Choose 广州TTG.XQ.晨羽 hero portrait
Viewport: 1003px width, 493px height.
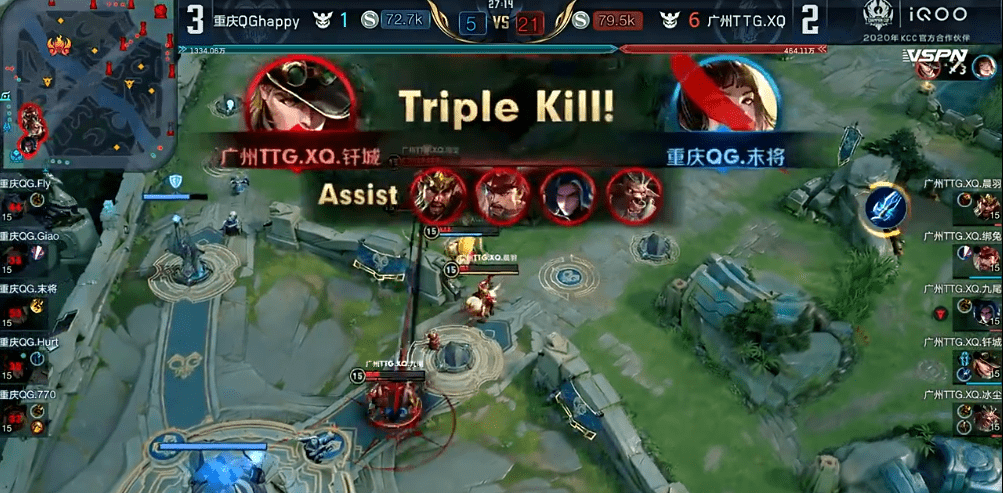[987, 207]
